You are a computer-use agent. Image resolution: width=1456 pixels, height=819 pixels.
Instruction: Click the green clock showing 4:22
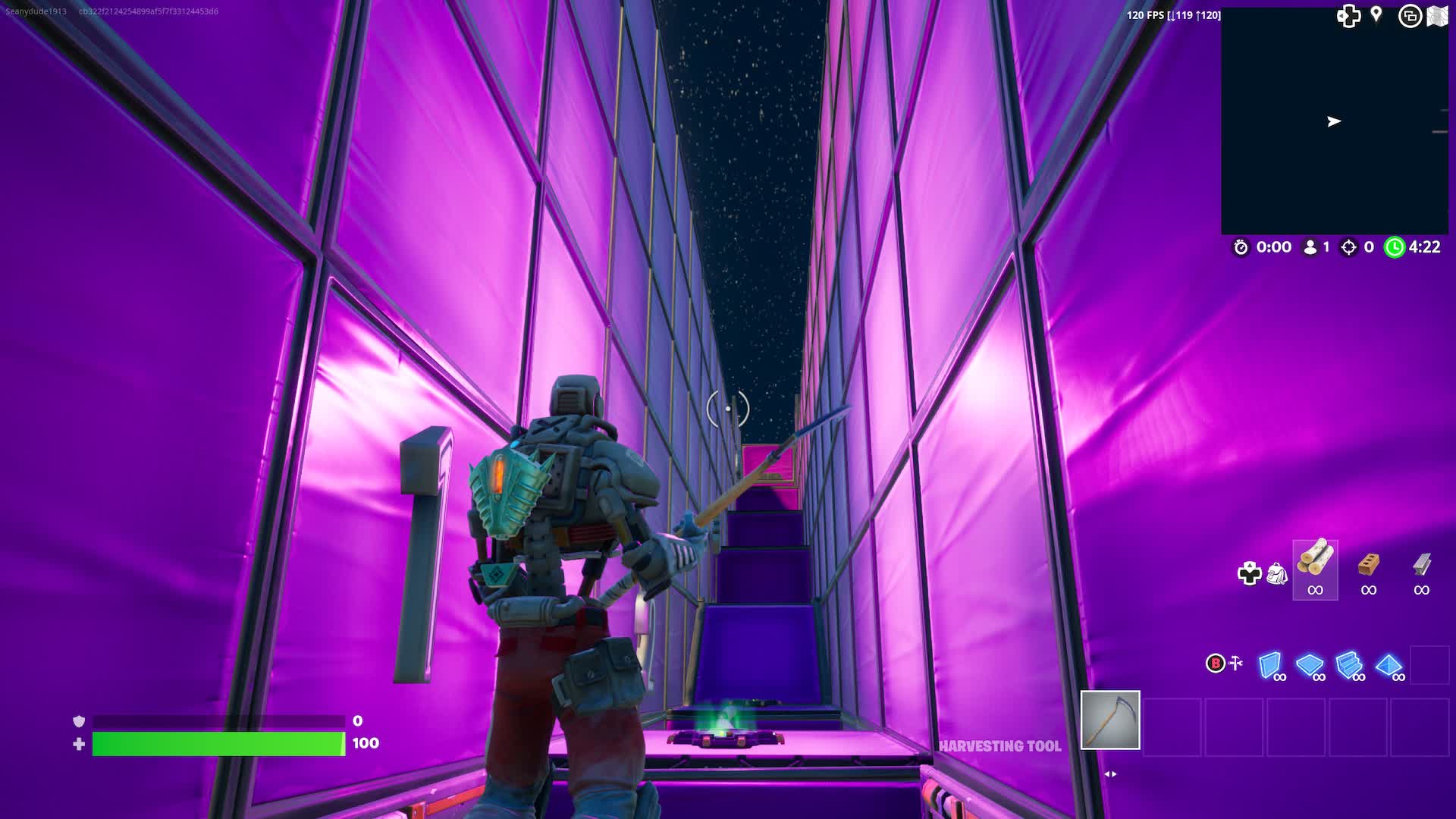[1396, 247]
